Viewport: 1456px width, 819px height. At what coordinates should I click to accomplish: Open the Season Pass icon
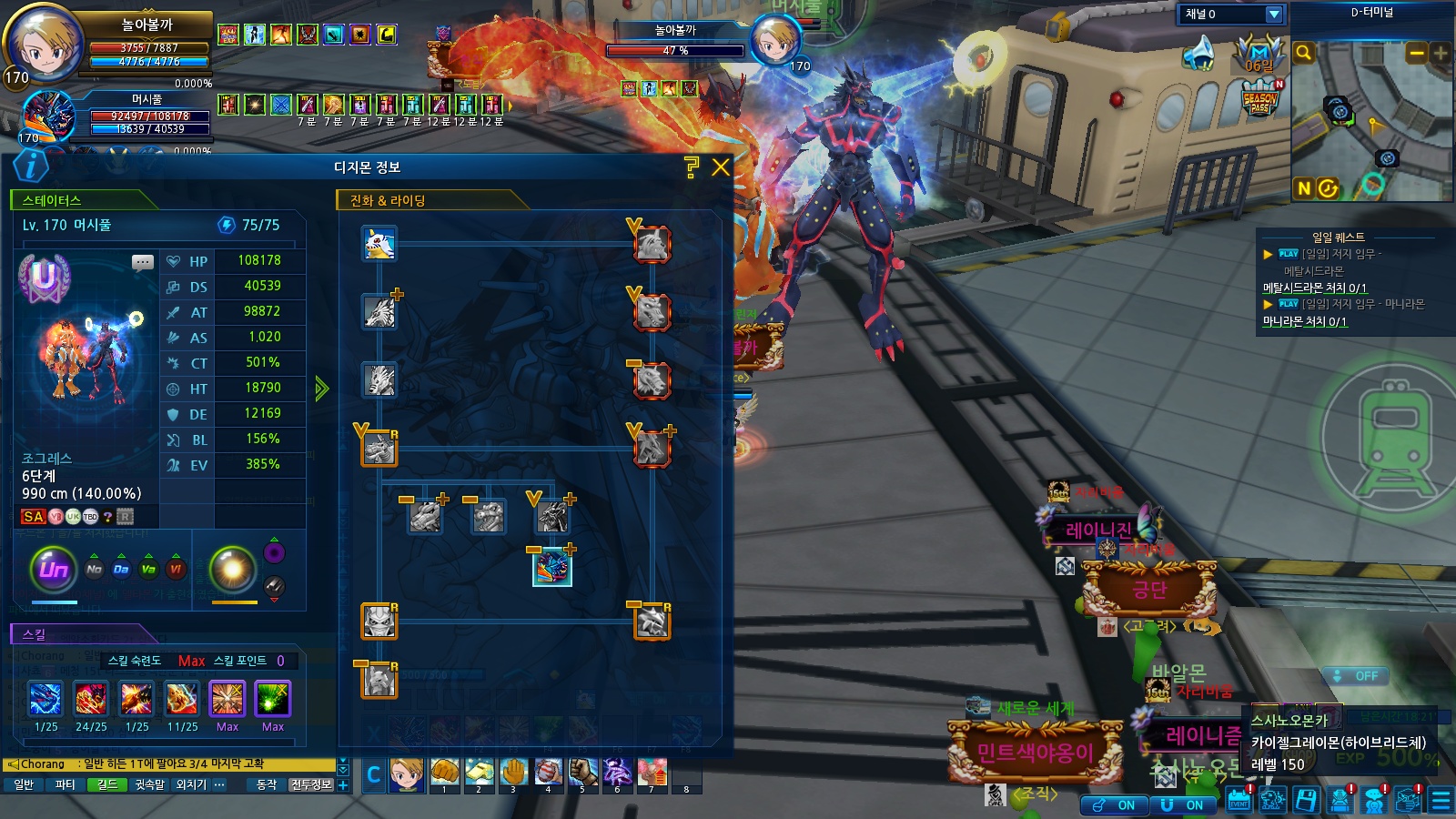pos(1260,98)
